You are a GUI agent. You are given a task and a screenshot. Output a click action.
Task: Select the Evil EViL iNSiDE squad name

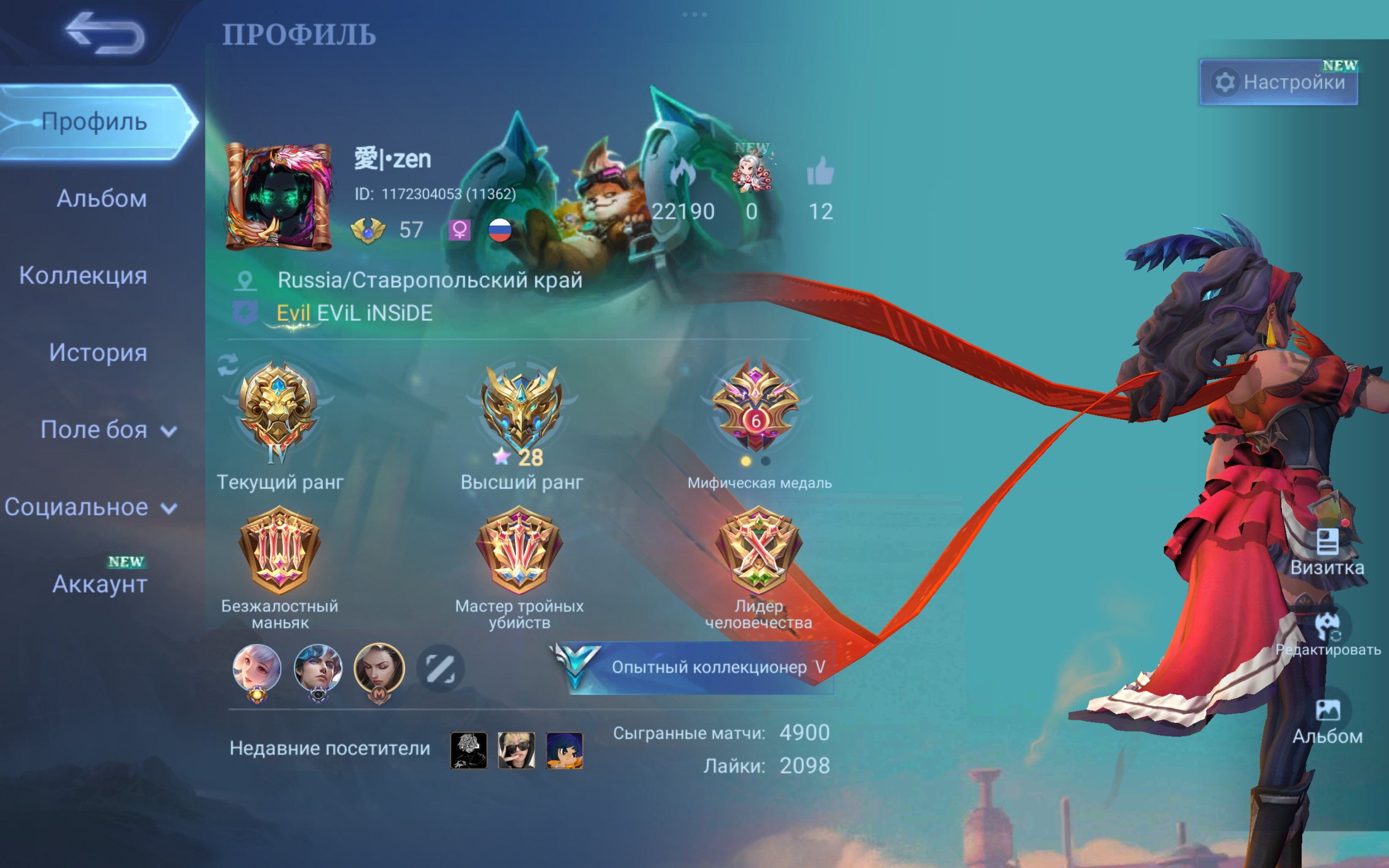pos(354,313)
